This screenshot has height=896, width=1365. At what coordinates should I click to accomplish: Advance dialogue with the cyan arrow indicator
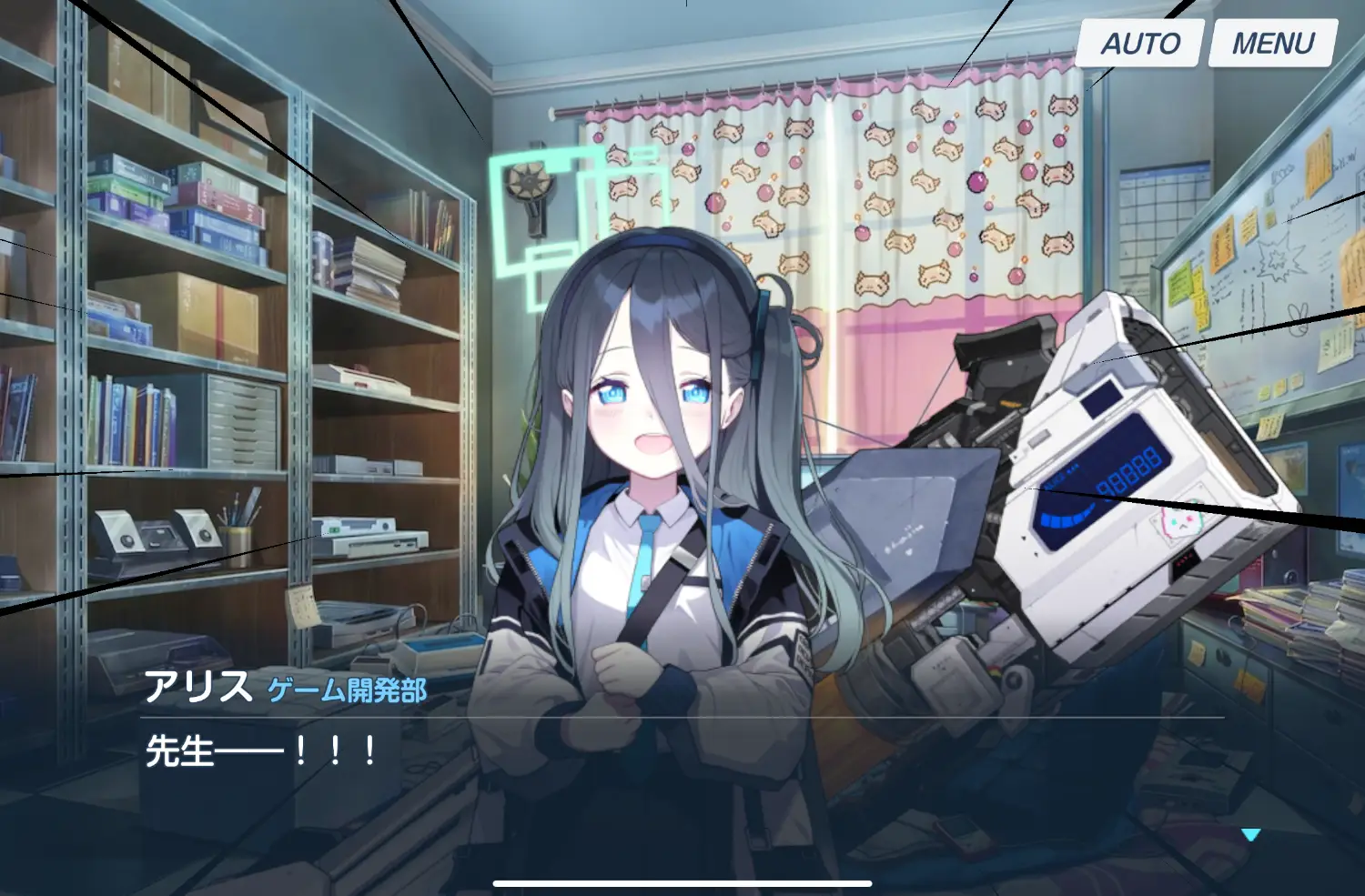tap(1251, 834)
